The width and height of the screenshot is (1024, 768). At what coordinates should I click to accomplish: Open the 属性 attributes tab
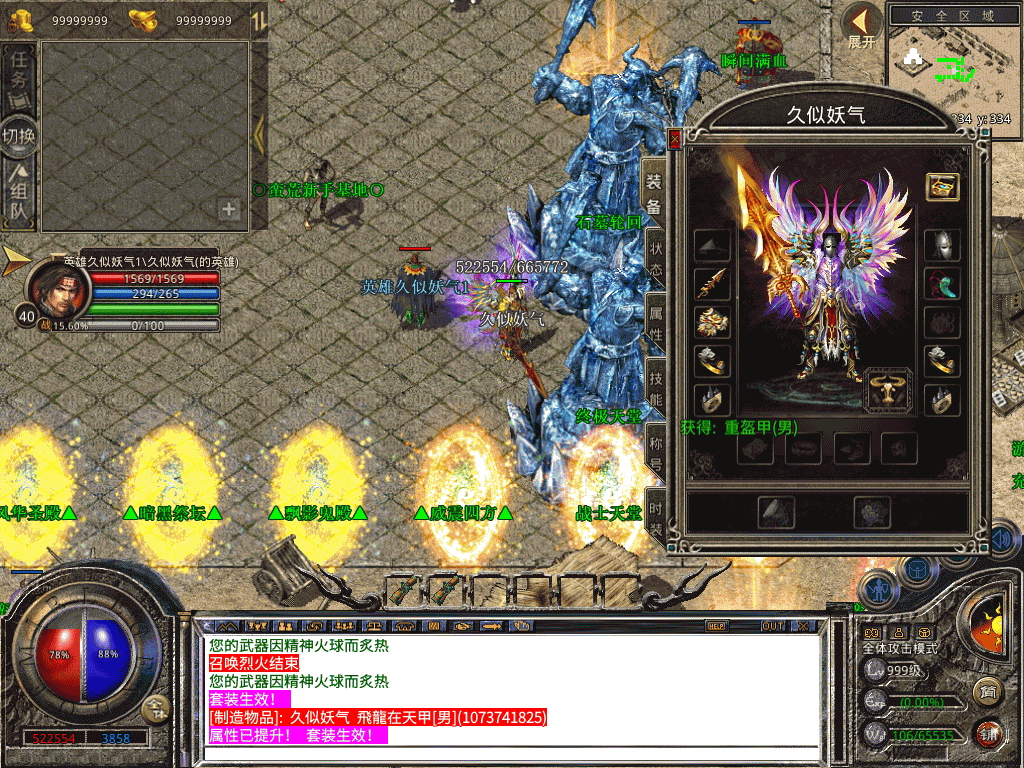click(656, 319)
